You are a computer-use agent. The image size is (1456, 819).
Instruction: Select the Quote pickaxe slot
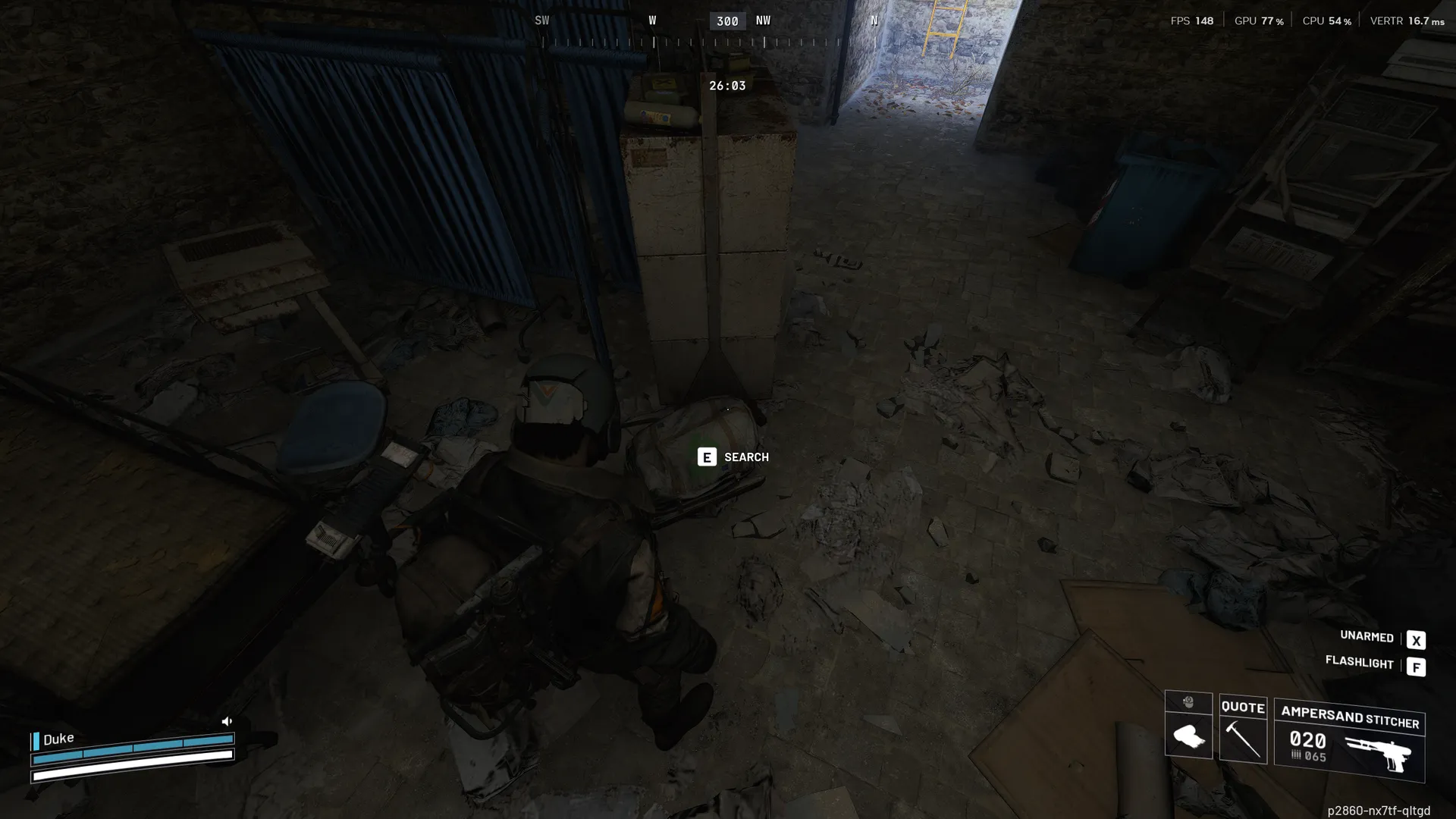1243,730
